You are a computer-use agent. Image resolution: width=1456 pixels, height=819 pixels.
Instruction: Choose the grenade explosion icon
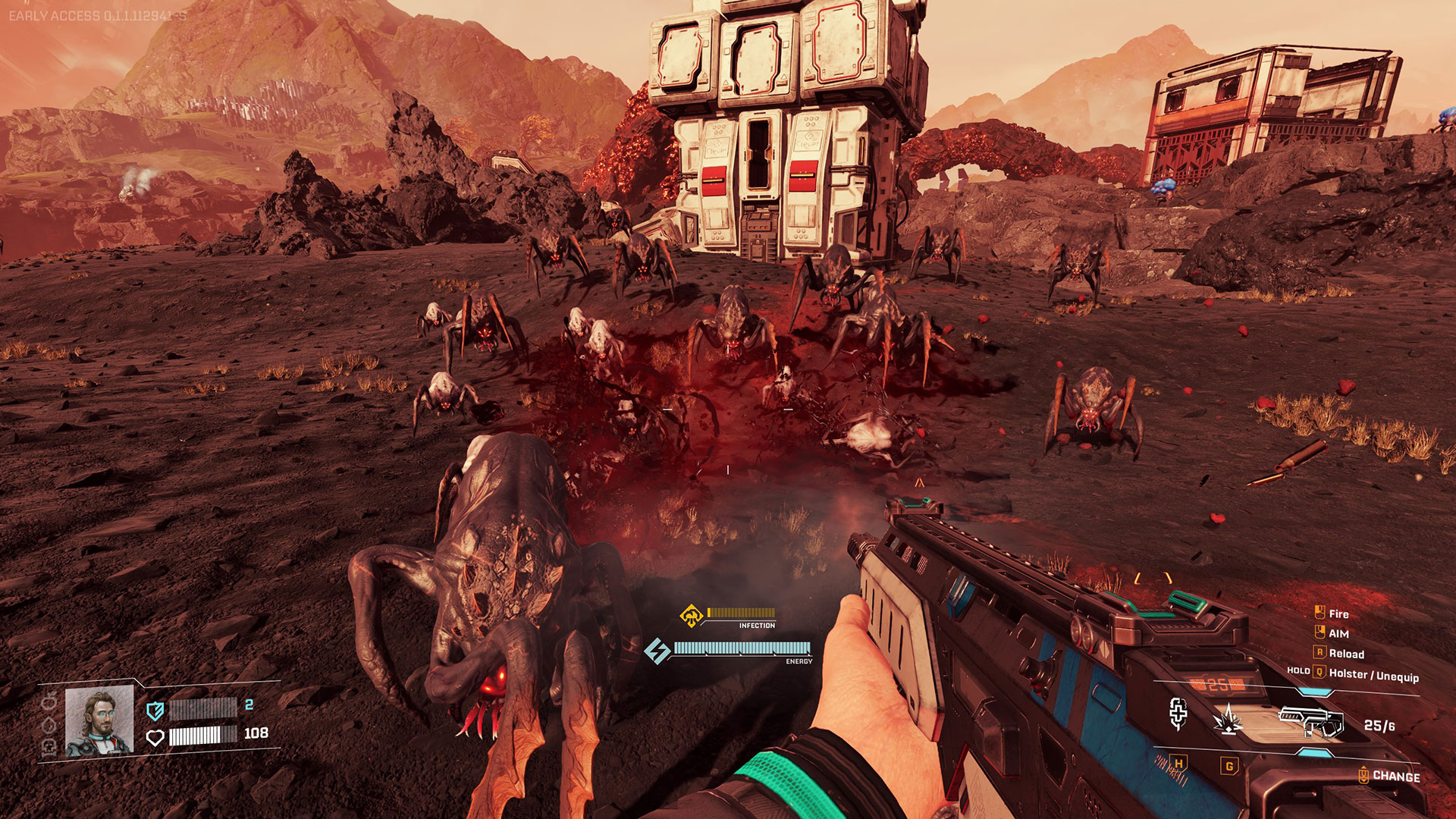pos(1228,720)
